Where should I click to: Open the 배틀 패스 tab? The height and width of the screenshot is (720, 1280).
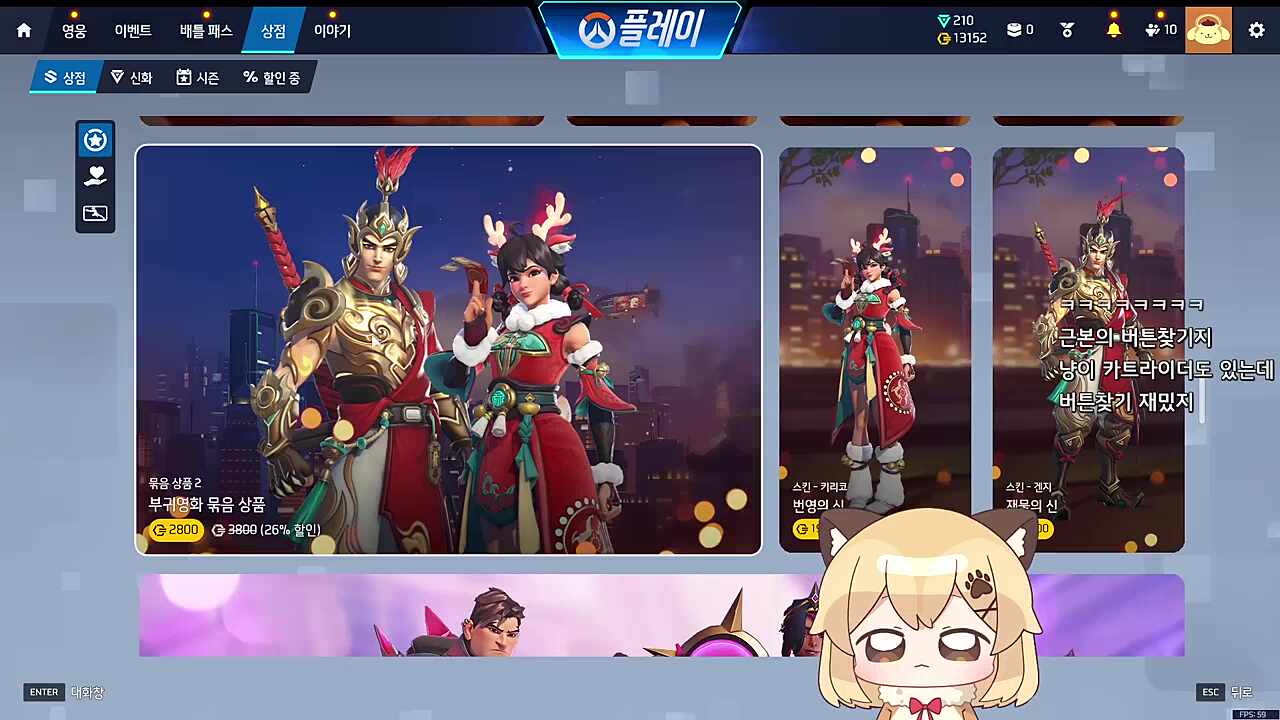(x=204, y=30)
